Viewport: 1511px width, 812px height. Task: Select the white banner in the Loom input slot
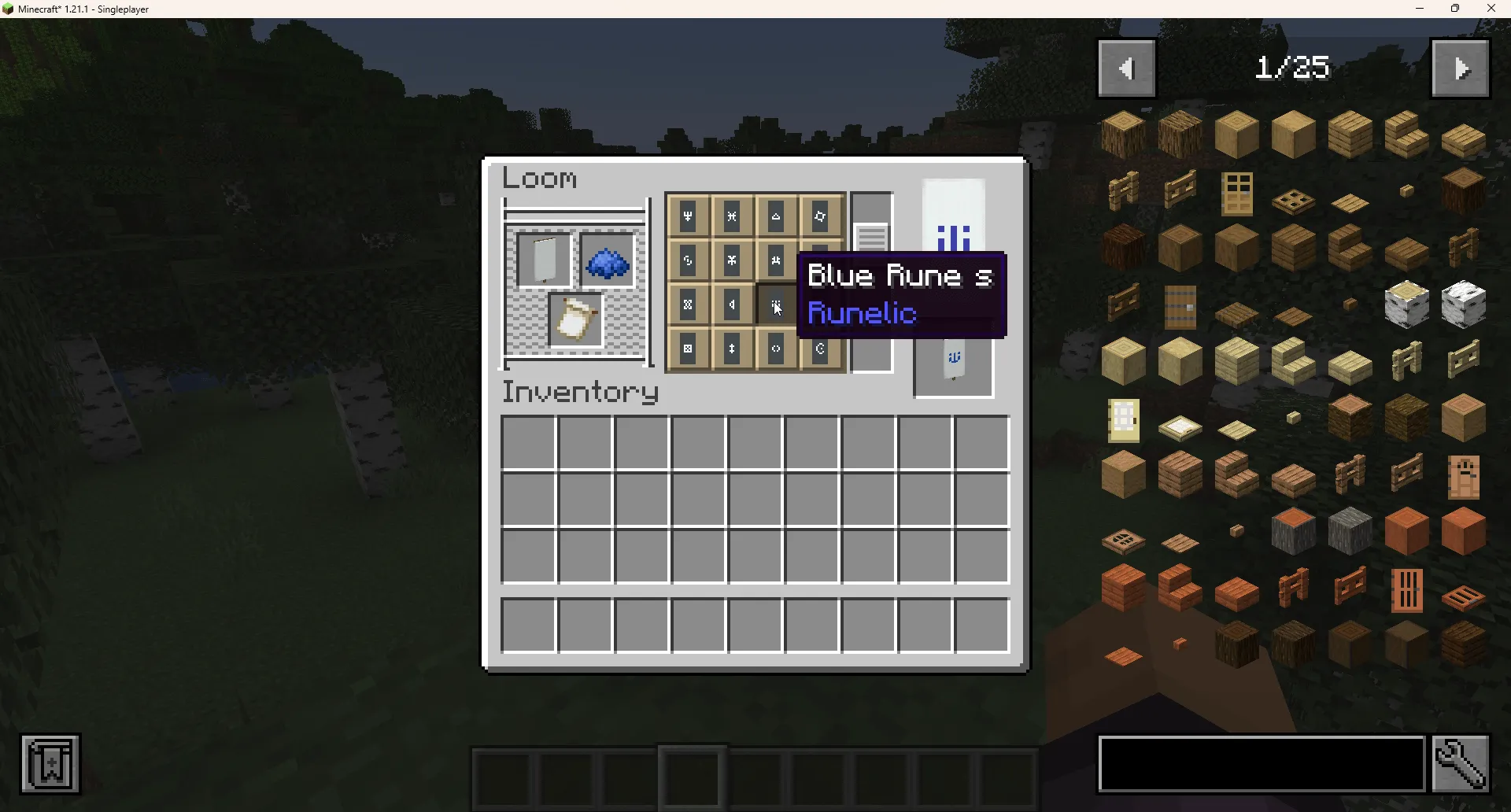[545, 257]
